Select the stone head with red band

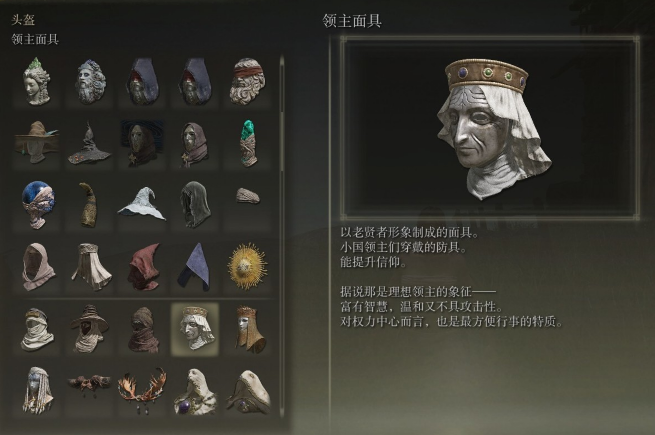point(246,81)
